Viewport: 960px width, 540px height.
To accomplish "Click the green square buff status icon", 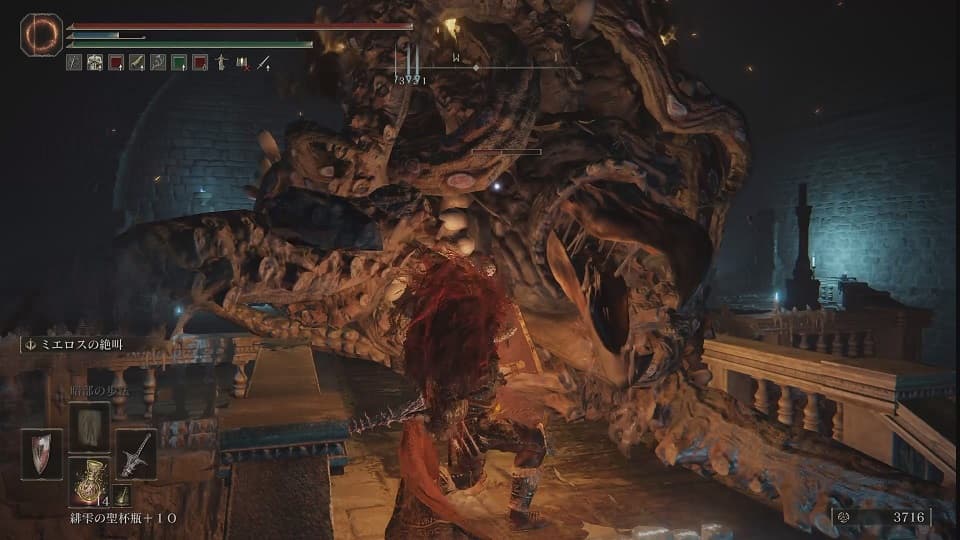I will 178,62.
